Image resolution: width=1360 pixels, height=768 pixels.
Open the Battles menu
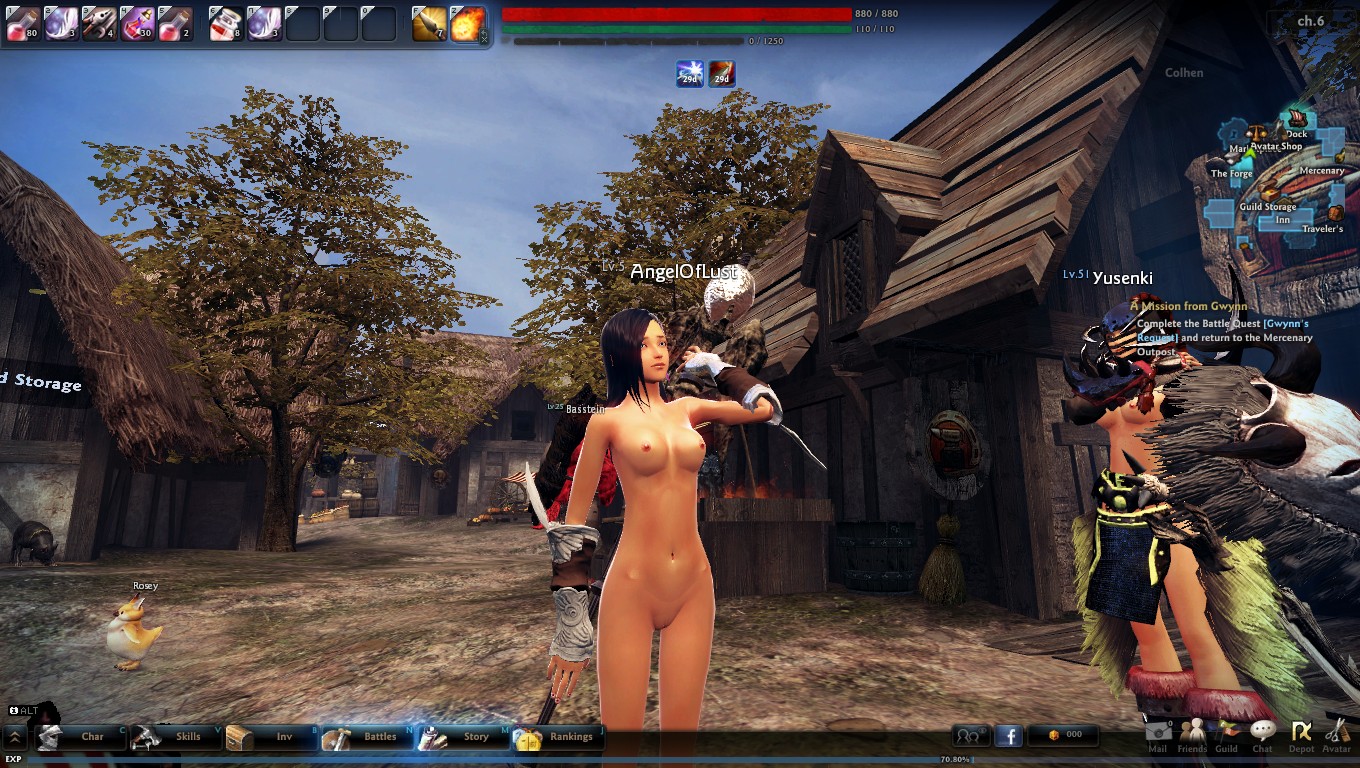pyautogui.click(x=367, y=737)
